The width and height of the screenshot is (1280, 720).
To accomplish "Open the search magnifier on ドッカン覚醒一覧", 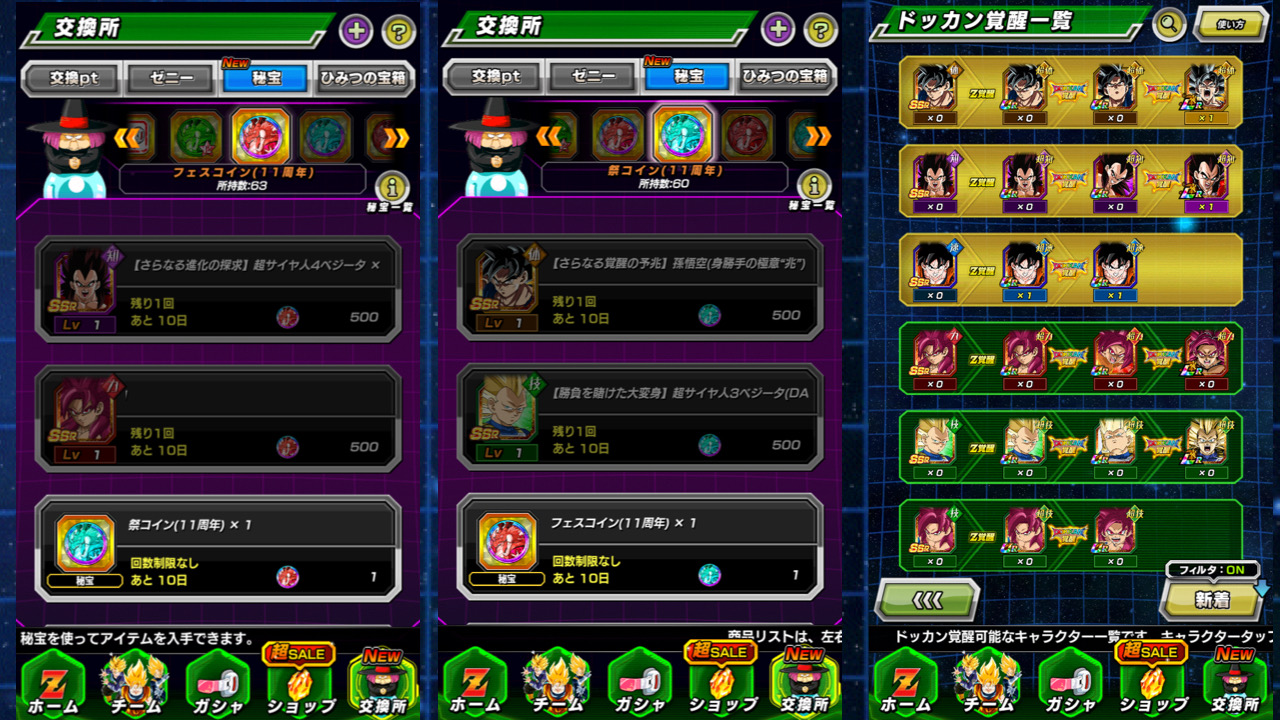I will (x=1168, y=24).
